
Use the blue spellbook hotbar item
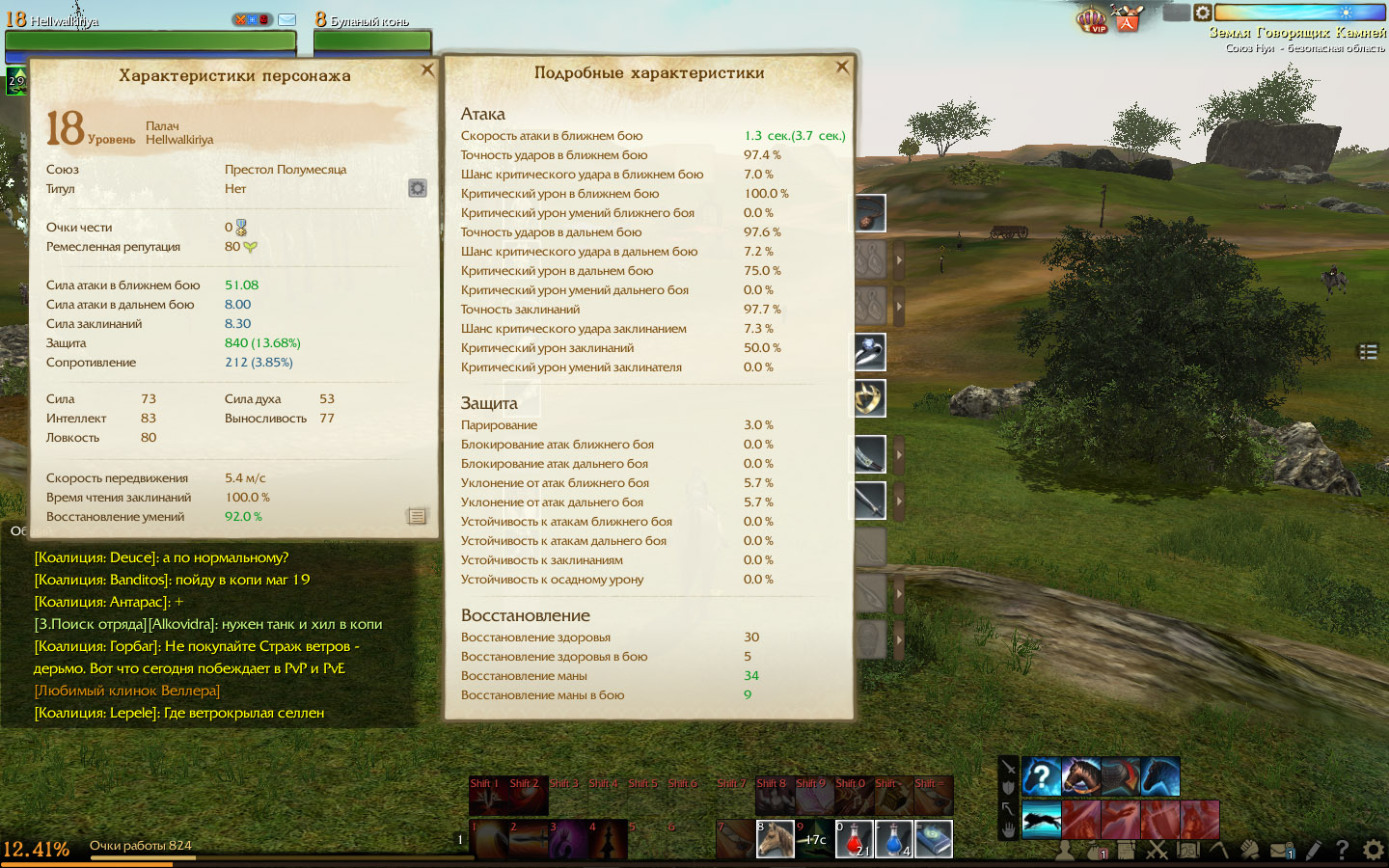(x=933, y=839)
